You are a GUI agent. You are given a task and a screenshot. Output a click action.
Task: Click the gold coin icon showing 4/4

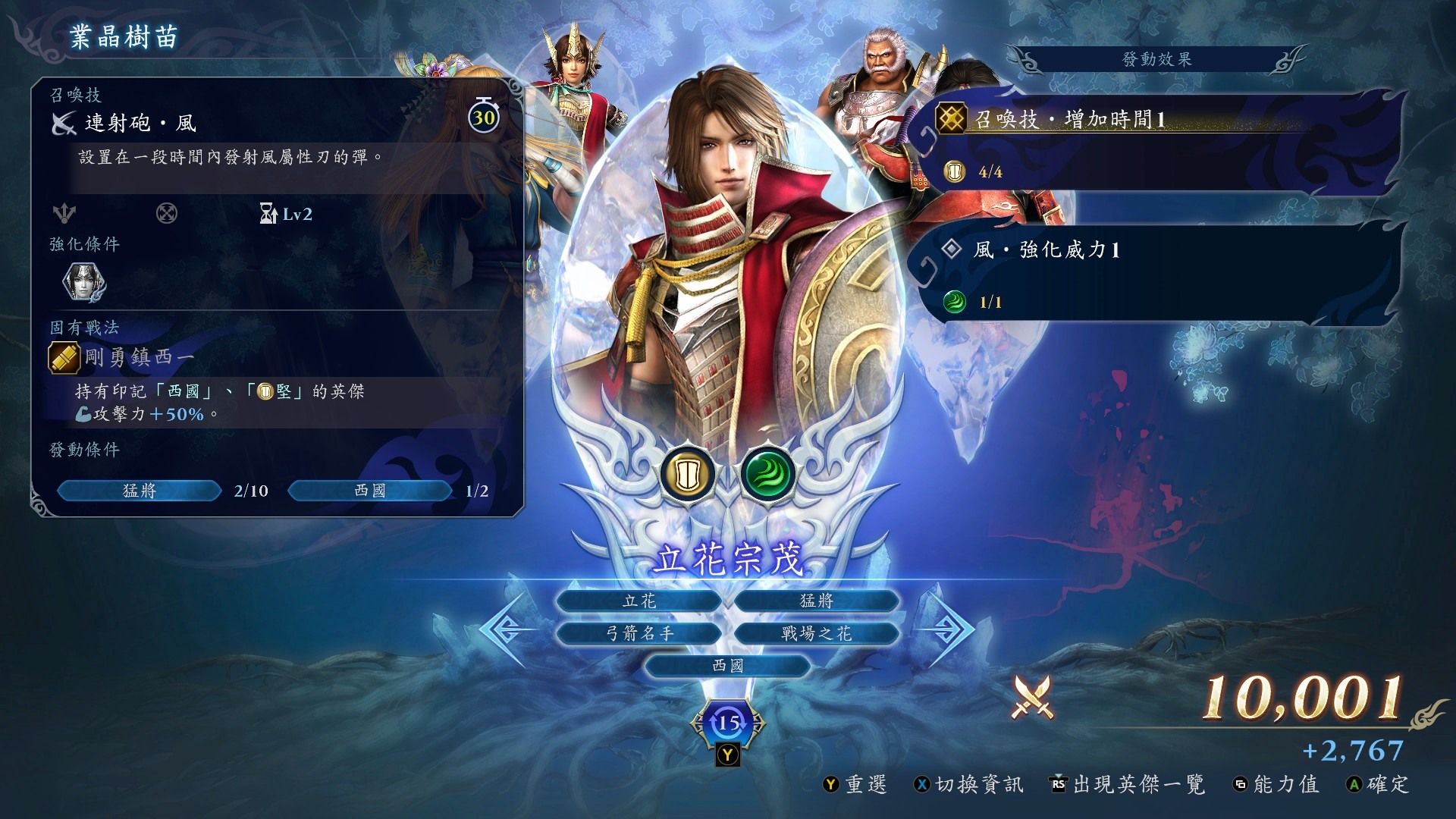(x=953, y=170)
